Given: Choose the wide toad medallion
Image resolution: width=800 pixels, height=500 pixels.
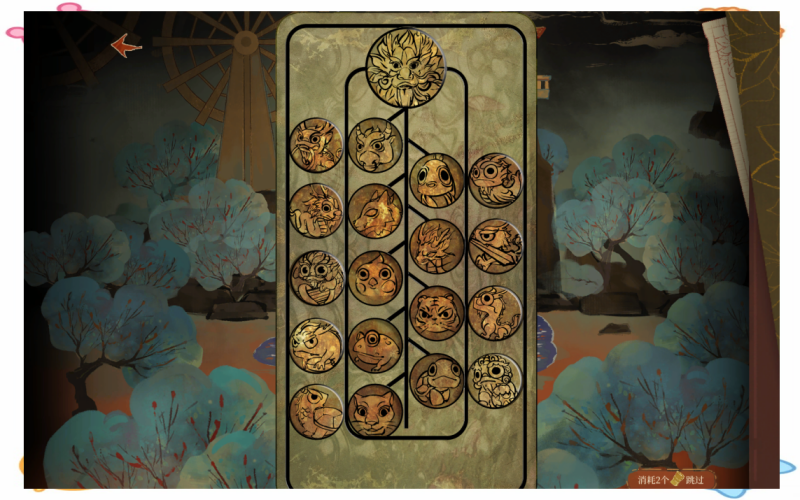Looking at the screenshot, I should tap(375, 344).
